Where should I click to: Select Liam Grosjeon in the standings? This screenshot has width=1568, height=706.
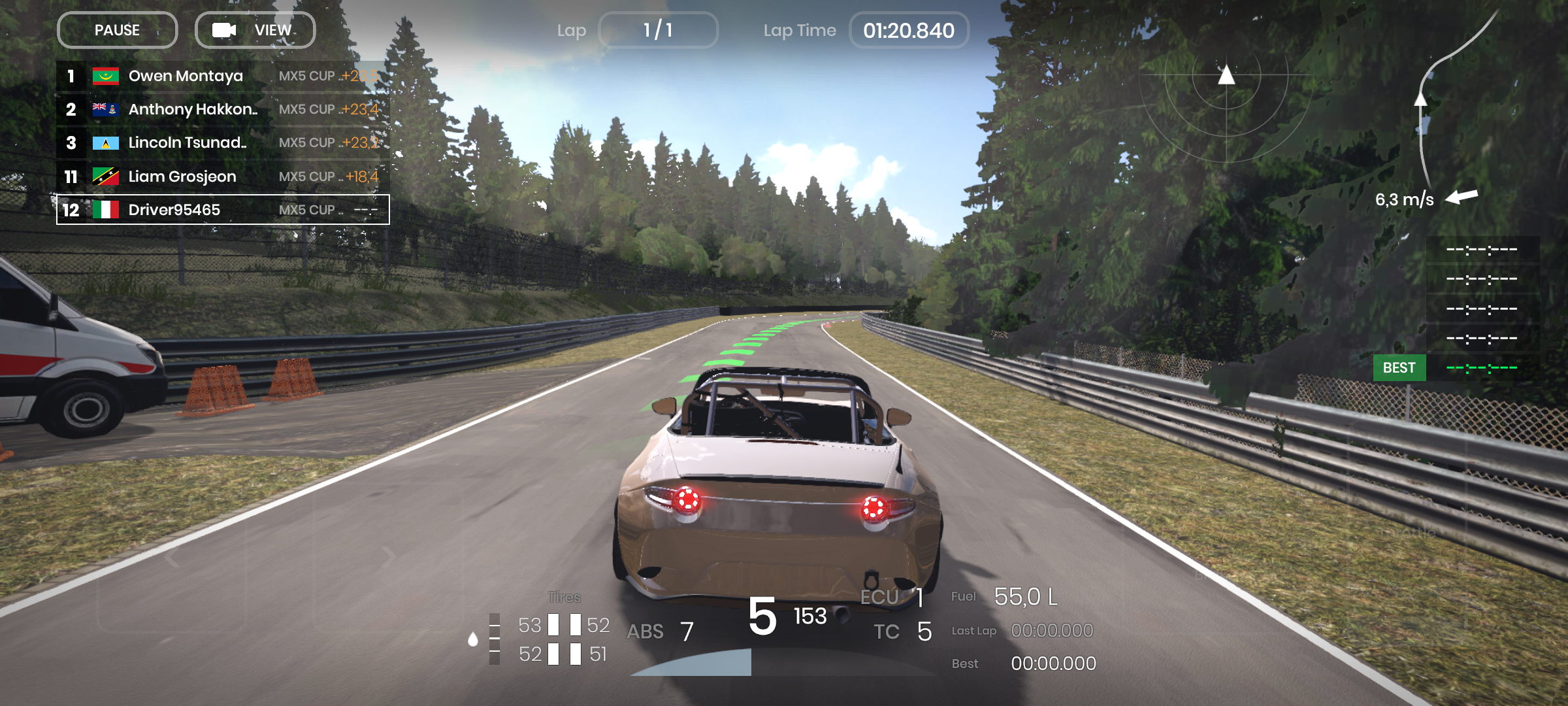222,176
